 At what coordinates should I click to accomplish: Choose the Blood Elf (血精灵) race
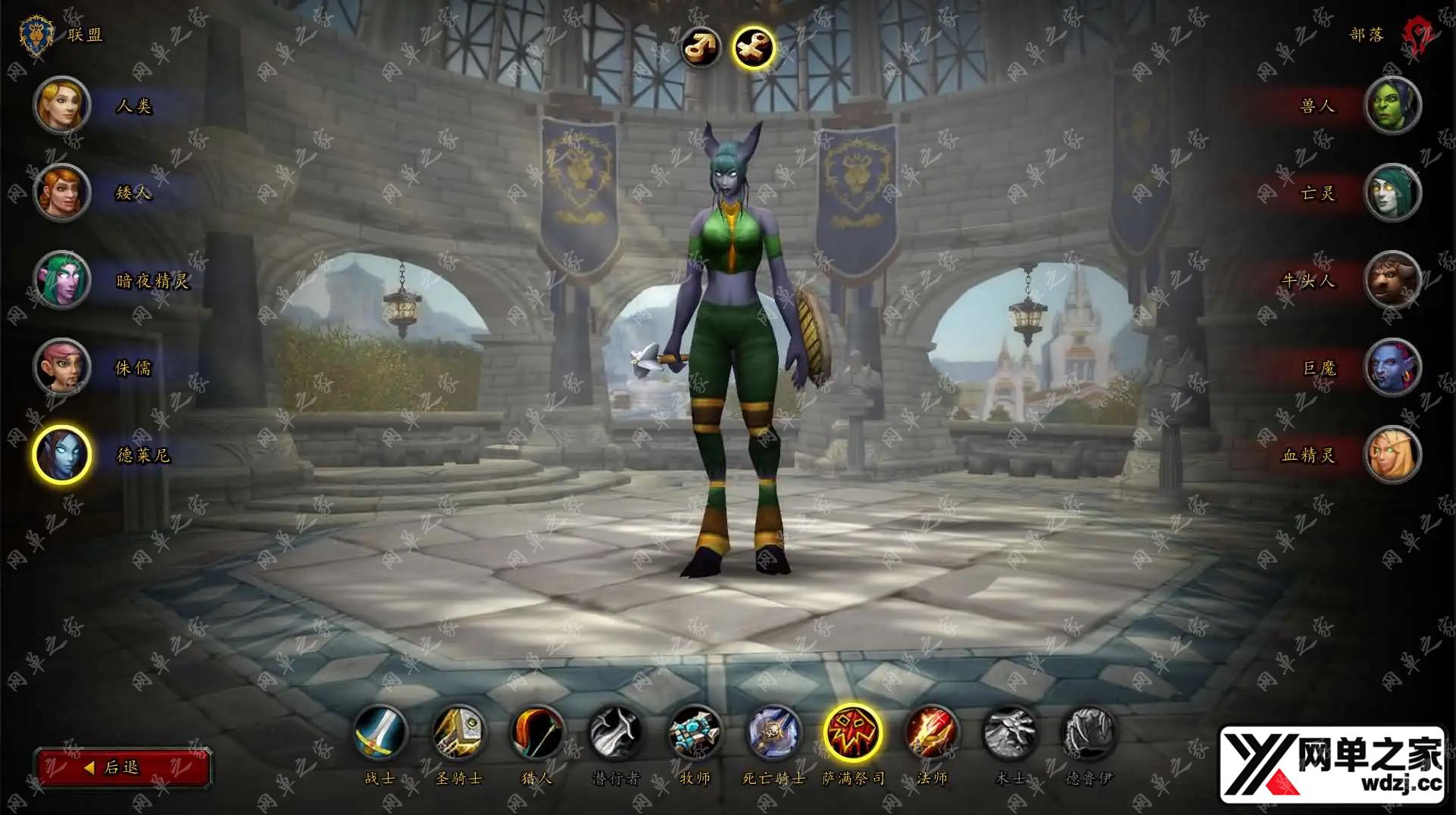[x=1392, y=454]
